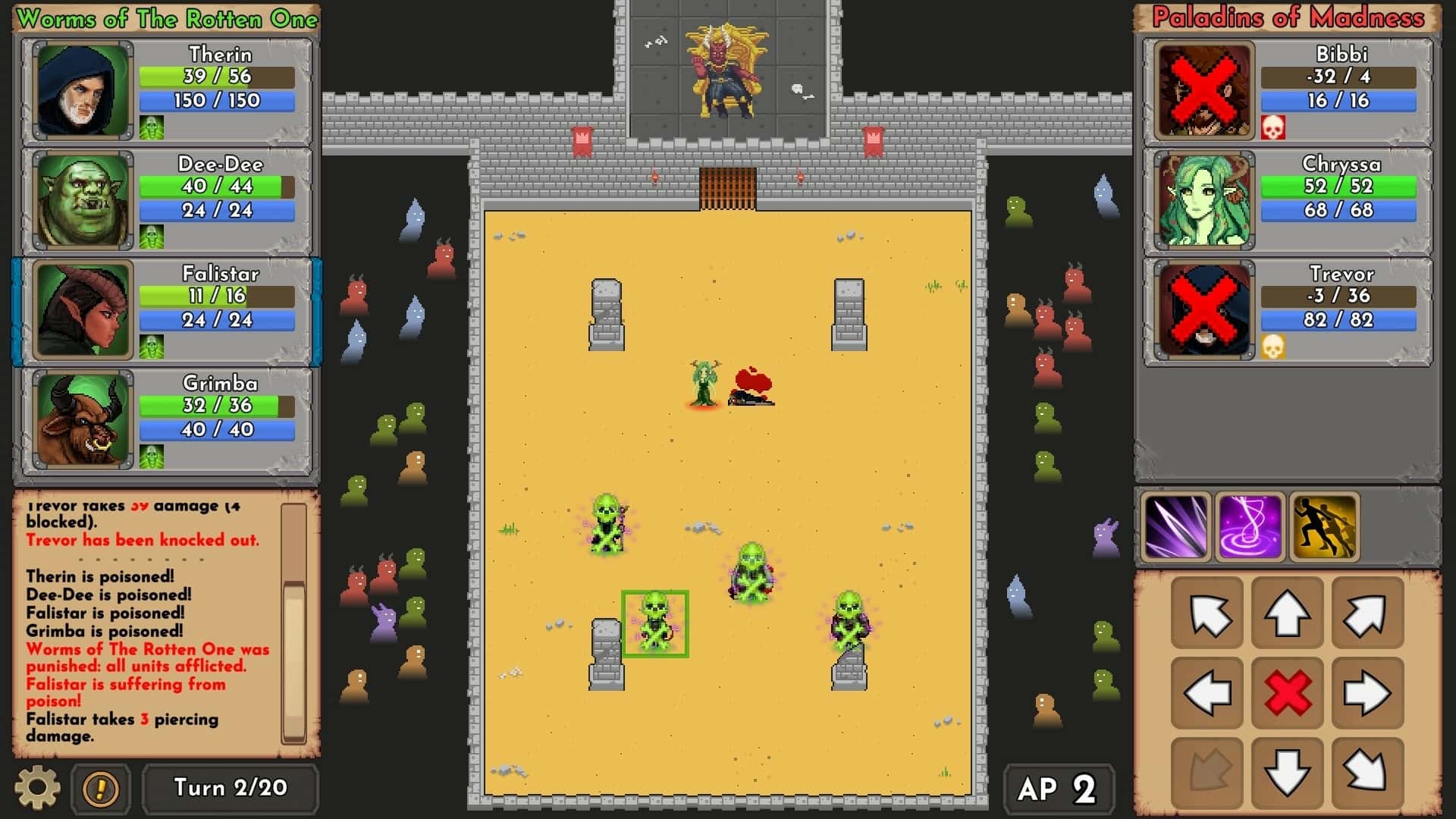
Task: Click the Turn 2/20 indicator
Action: 231,788
